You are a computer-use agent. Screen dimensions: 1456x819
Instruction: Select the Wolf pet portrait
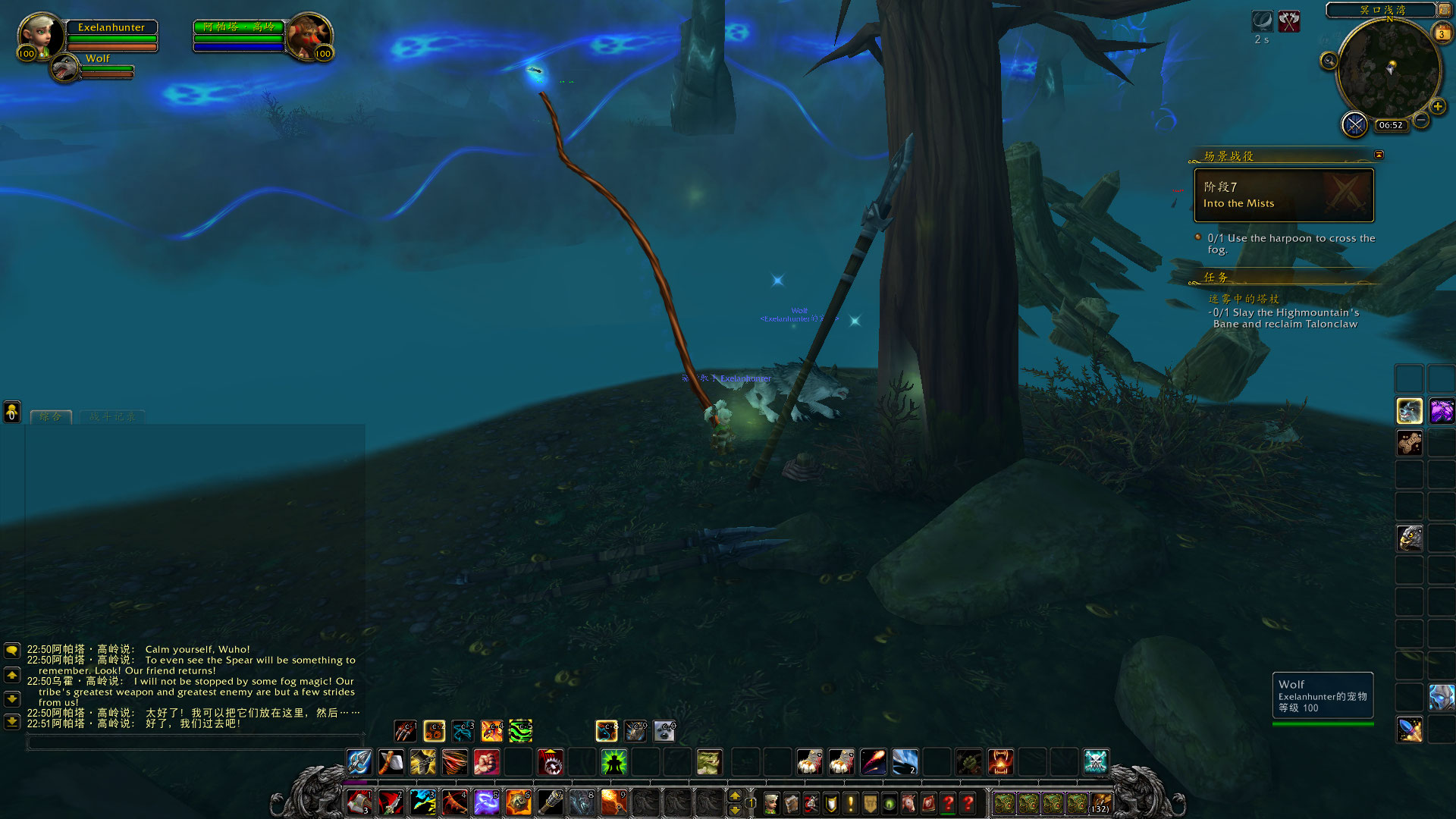pyautogui.click(x=65, y=68)
